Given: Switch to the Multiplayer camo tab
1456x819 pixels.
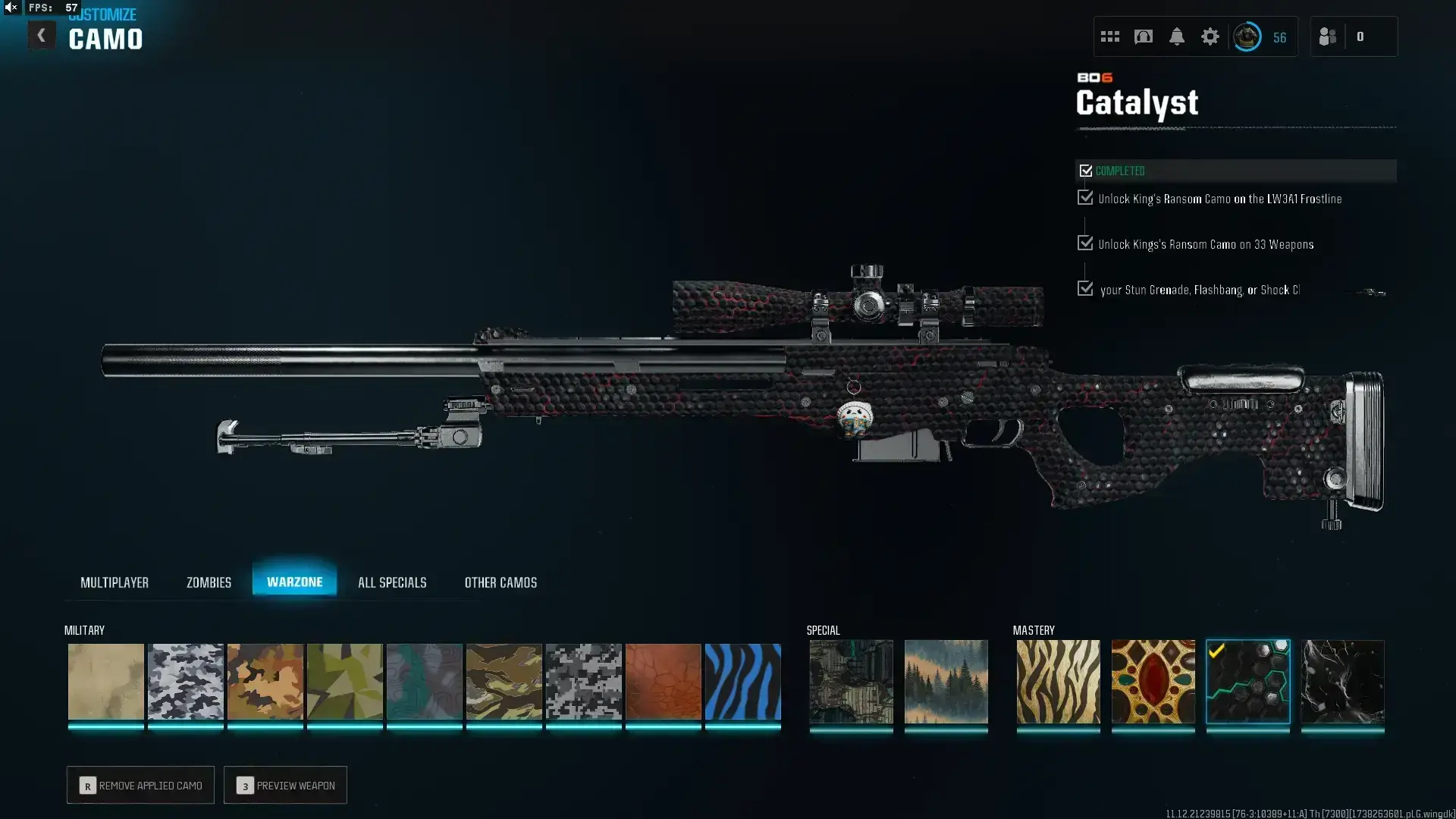Looking at the screenshot, I should tap(115, 582).
